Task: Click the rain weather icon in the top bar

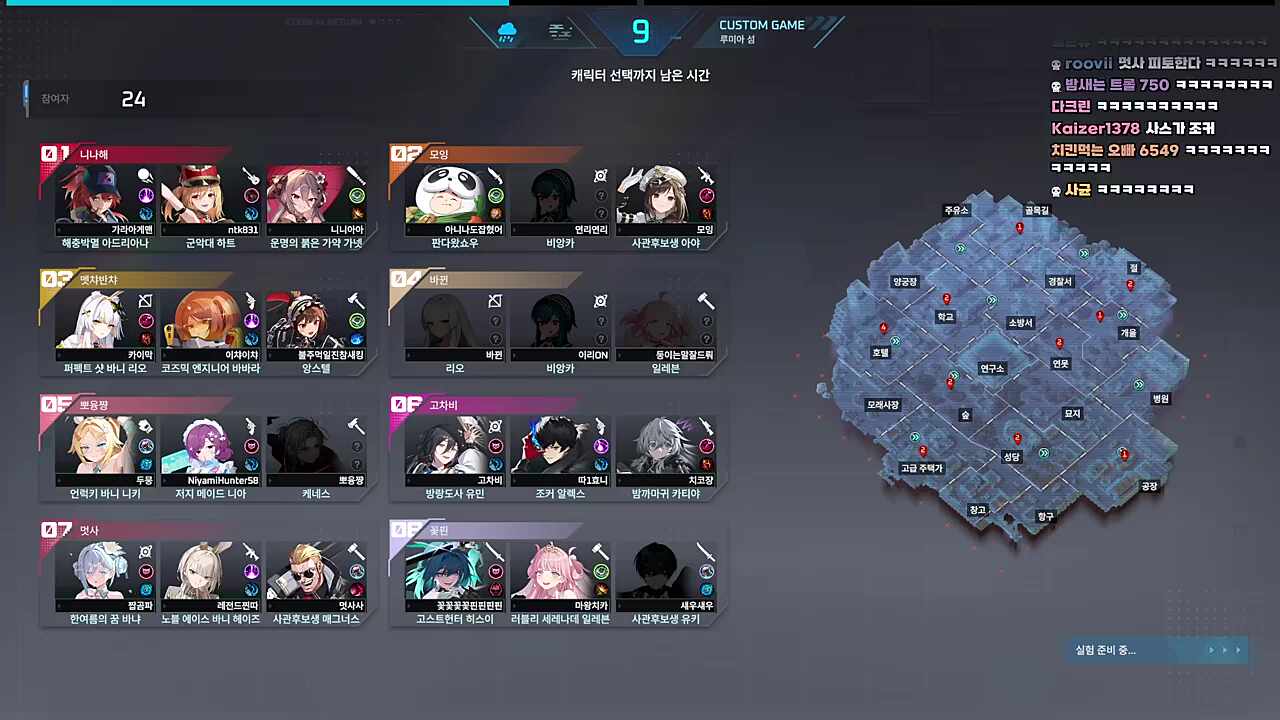Action: [506, 31]
